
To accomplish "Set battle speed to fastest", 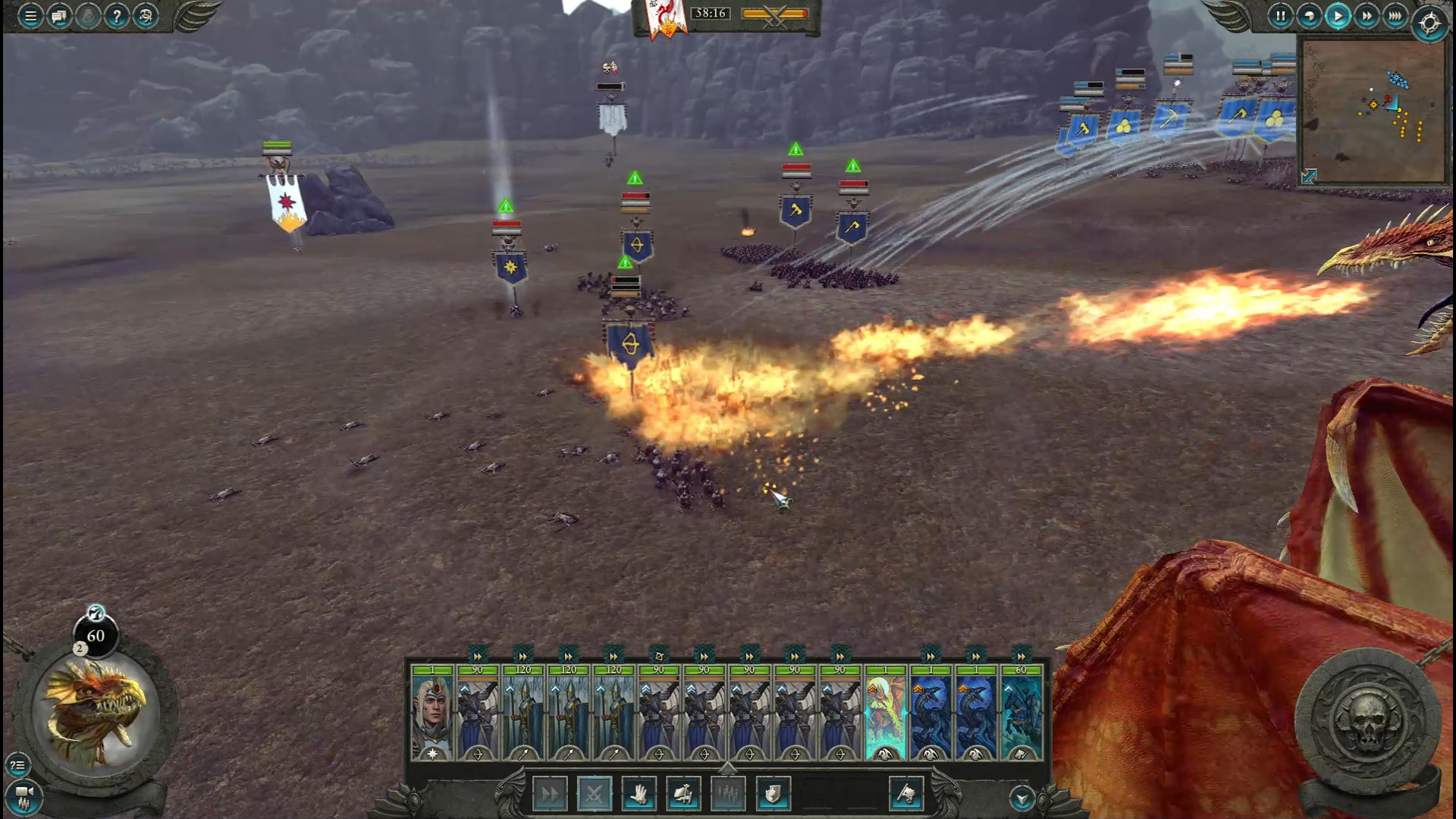I will pyautogui.click(x=1395, y=16).
